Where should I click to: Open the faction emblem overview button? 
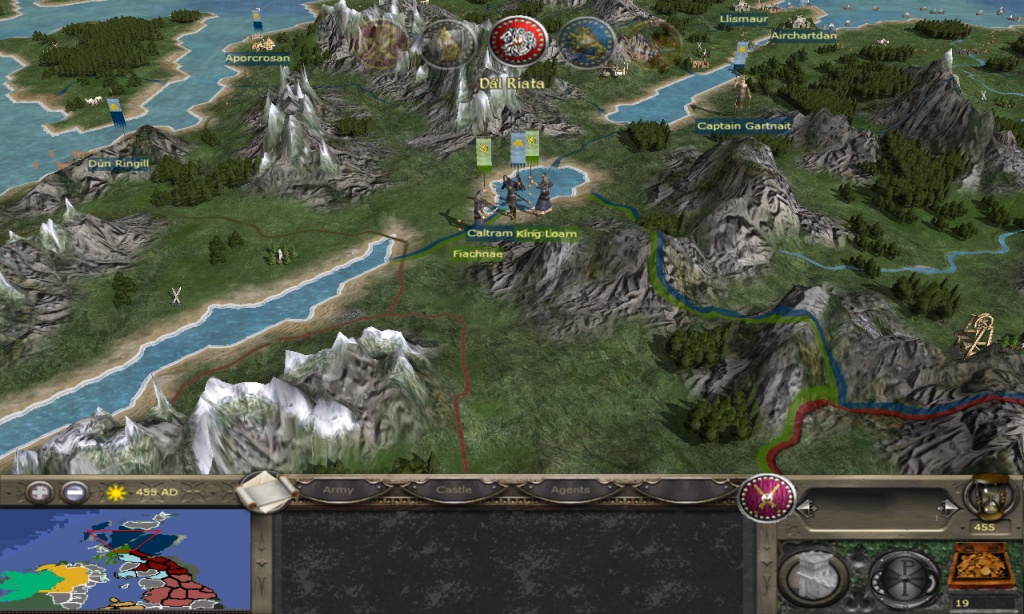click(x=766, y=497)
